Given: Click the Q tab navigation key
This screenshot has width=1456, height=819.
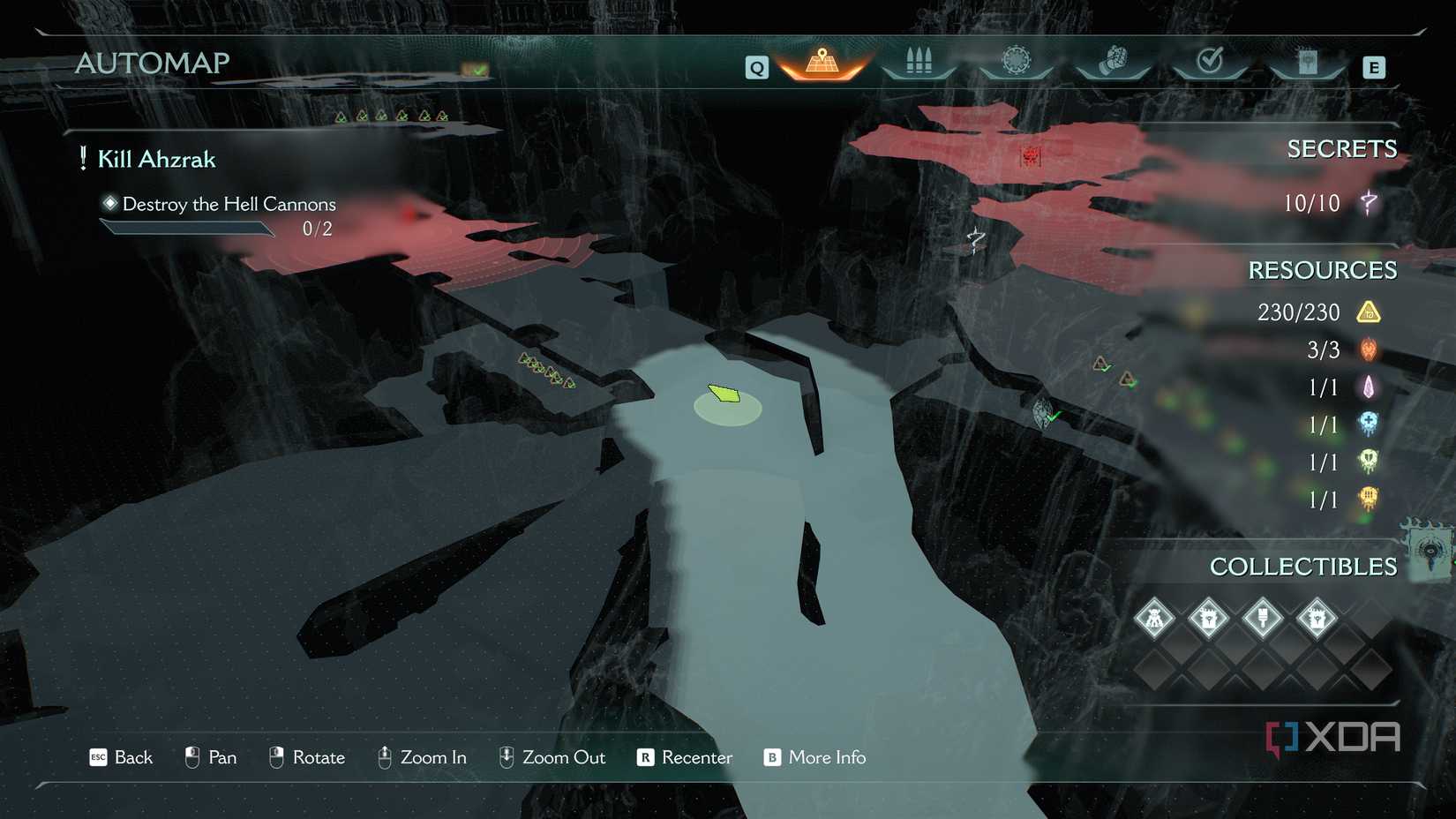Looking at the screenshot, I should (x=755, y=65).
